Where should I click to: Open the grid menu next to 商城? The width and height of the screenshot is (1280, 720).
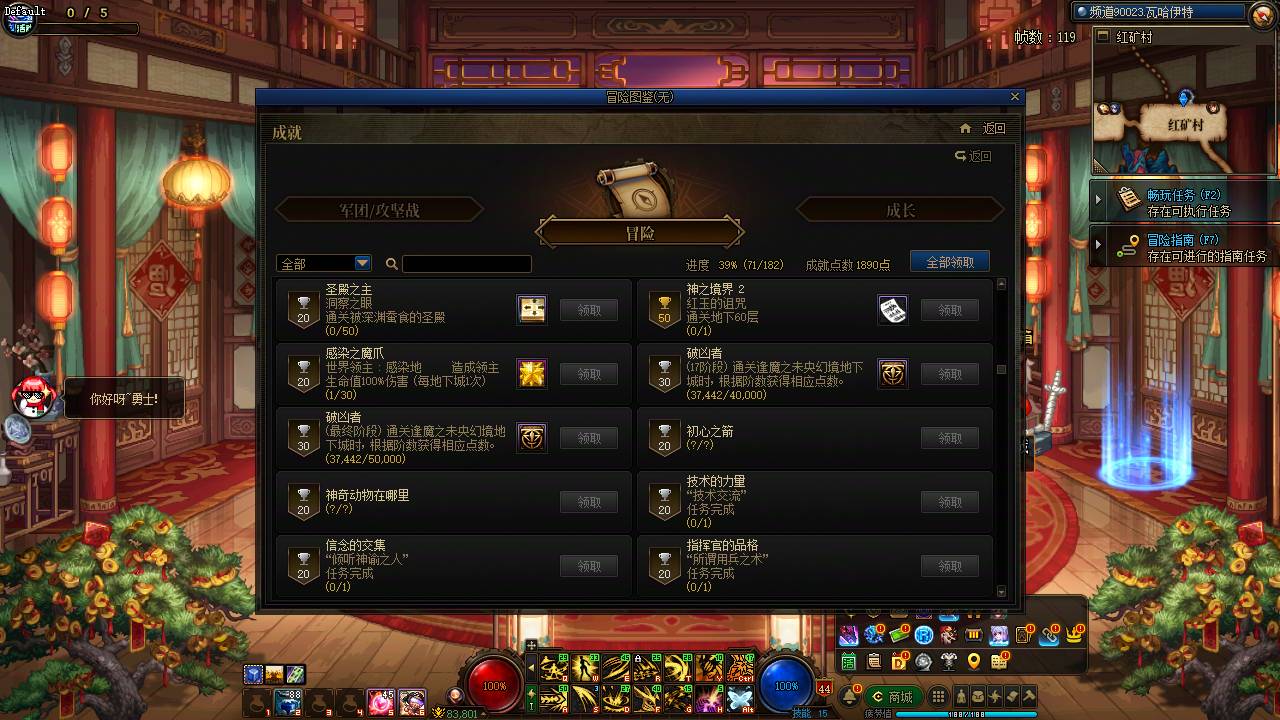pos(939,696)
